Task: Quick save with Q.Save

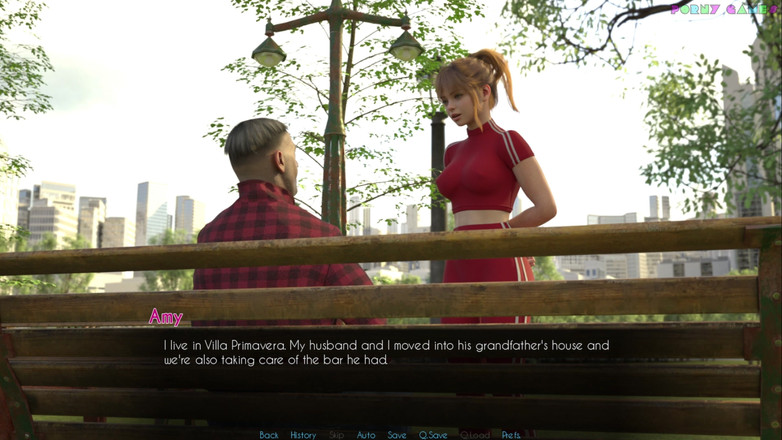Action: click(433, 435)
